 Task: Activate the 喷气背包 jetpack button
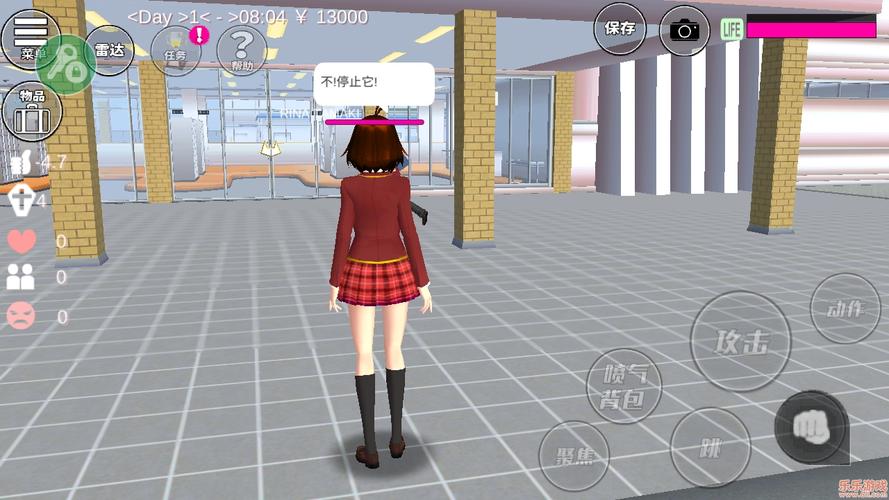(624, 386)
